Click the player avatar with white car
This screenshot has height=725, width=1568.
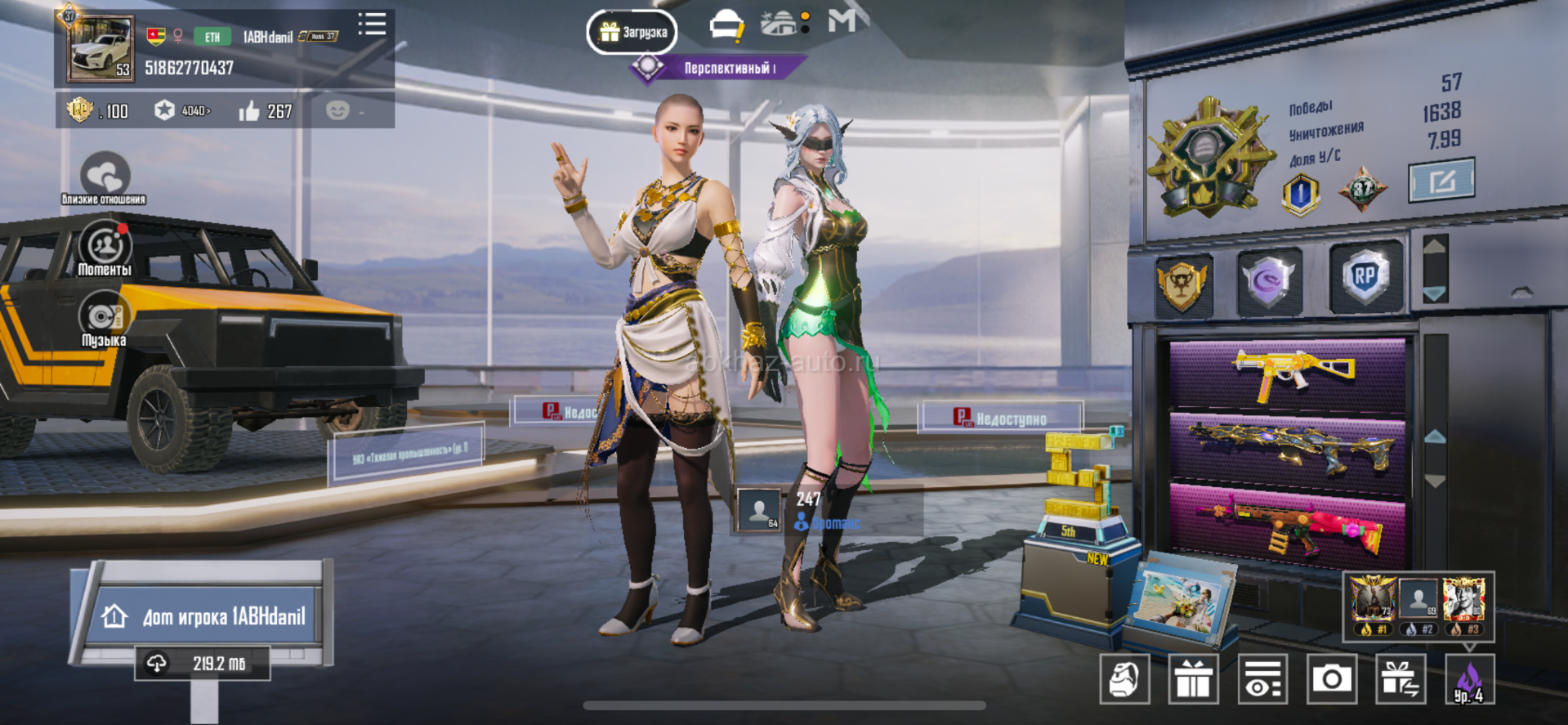tap(101, 48)
